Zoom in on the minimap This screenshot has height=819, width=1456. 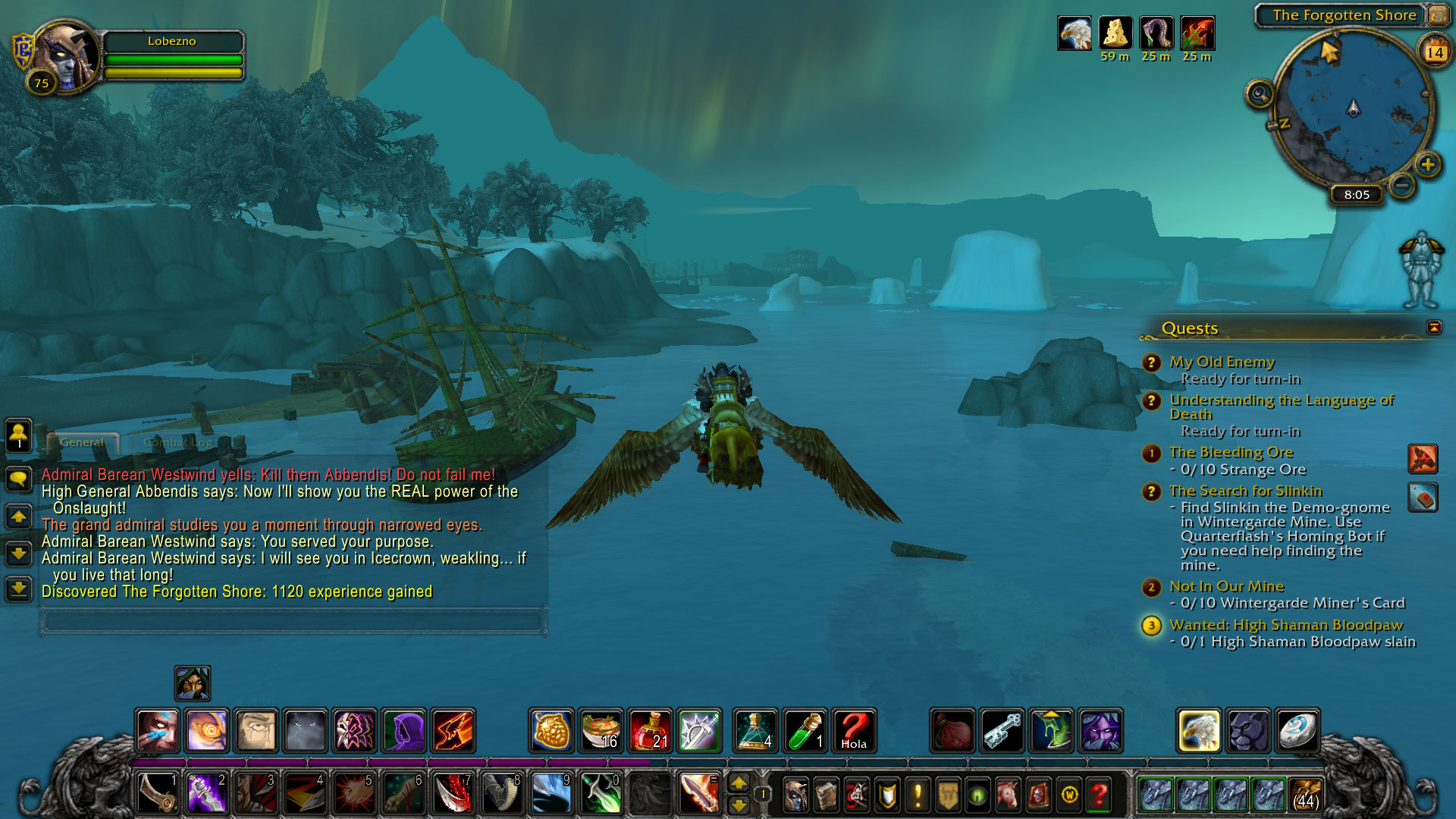1428,165
